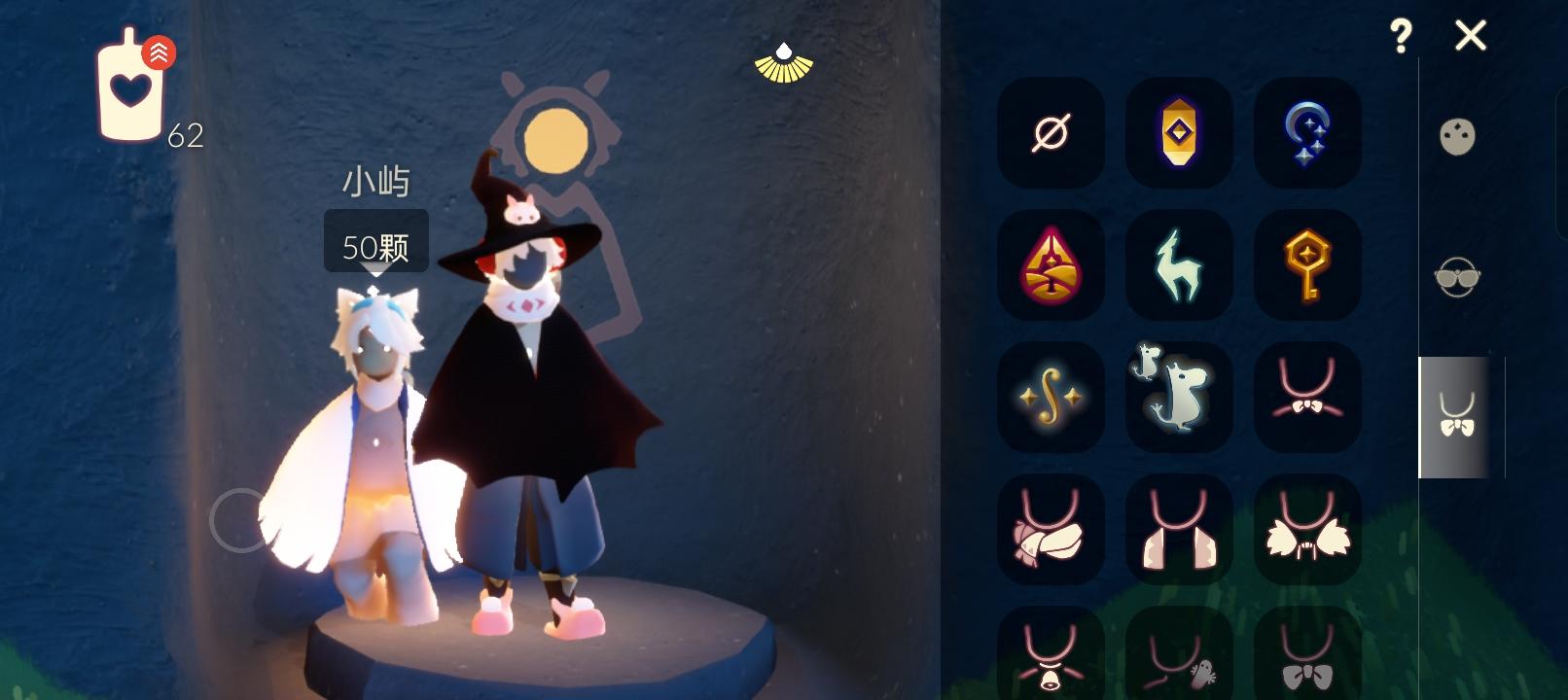Screen dimensions: 1568x700
Task: Open the glasses accessory category tab
Action: pos(1455,277)
